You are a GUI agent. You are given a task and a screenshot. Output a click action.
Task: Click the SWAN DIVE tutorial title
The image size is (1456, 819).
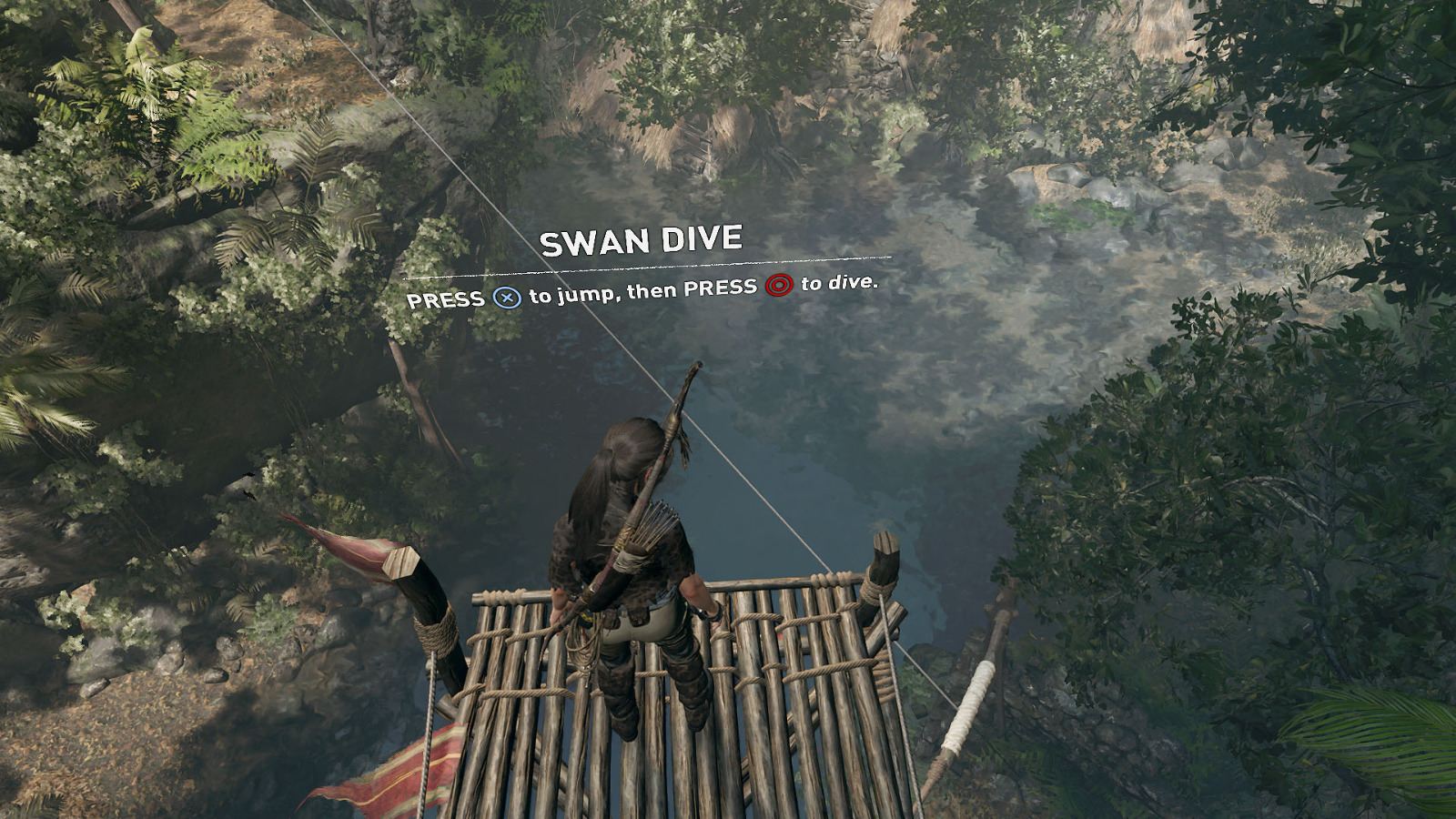click(642, 239)
